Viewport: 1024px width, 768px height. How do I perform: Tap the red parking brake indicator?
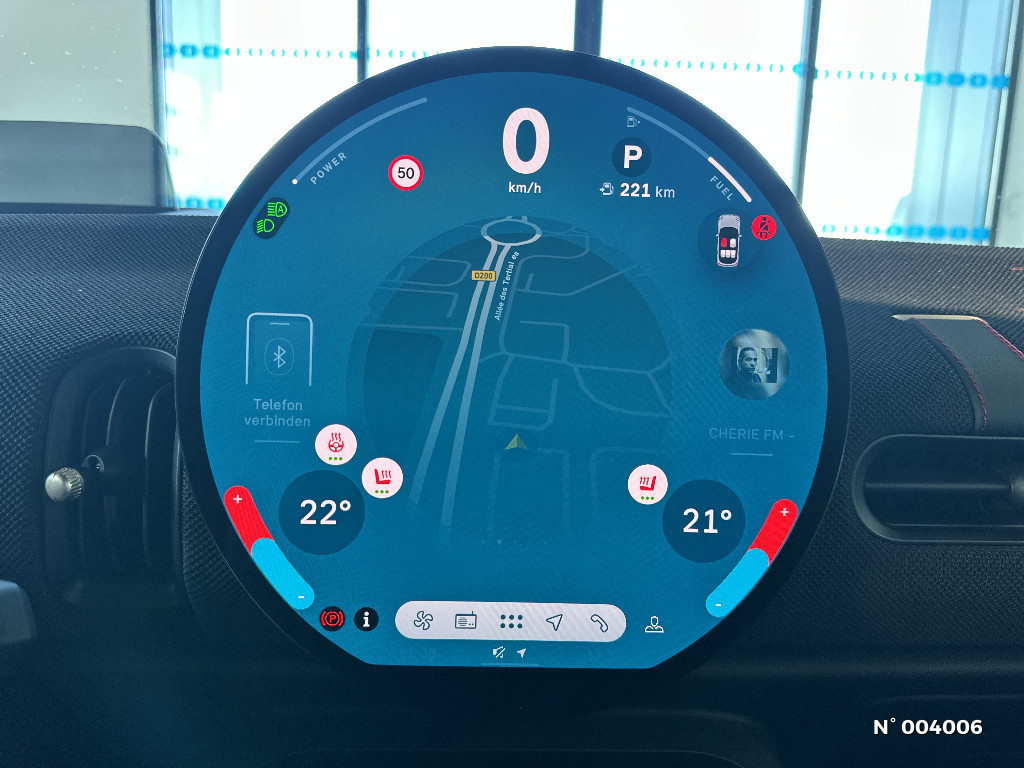point(331,620)
